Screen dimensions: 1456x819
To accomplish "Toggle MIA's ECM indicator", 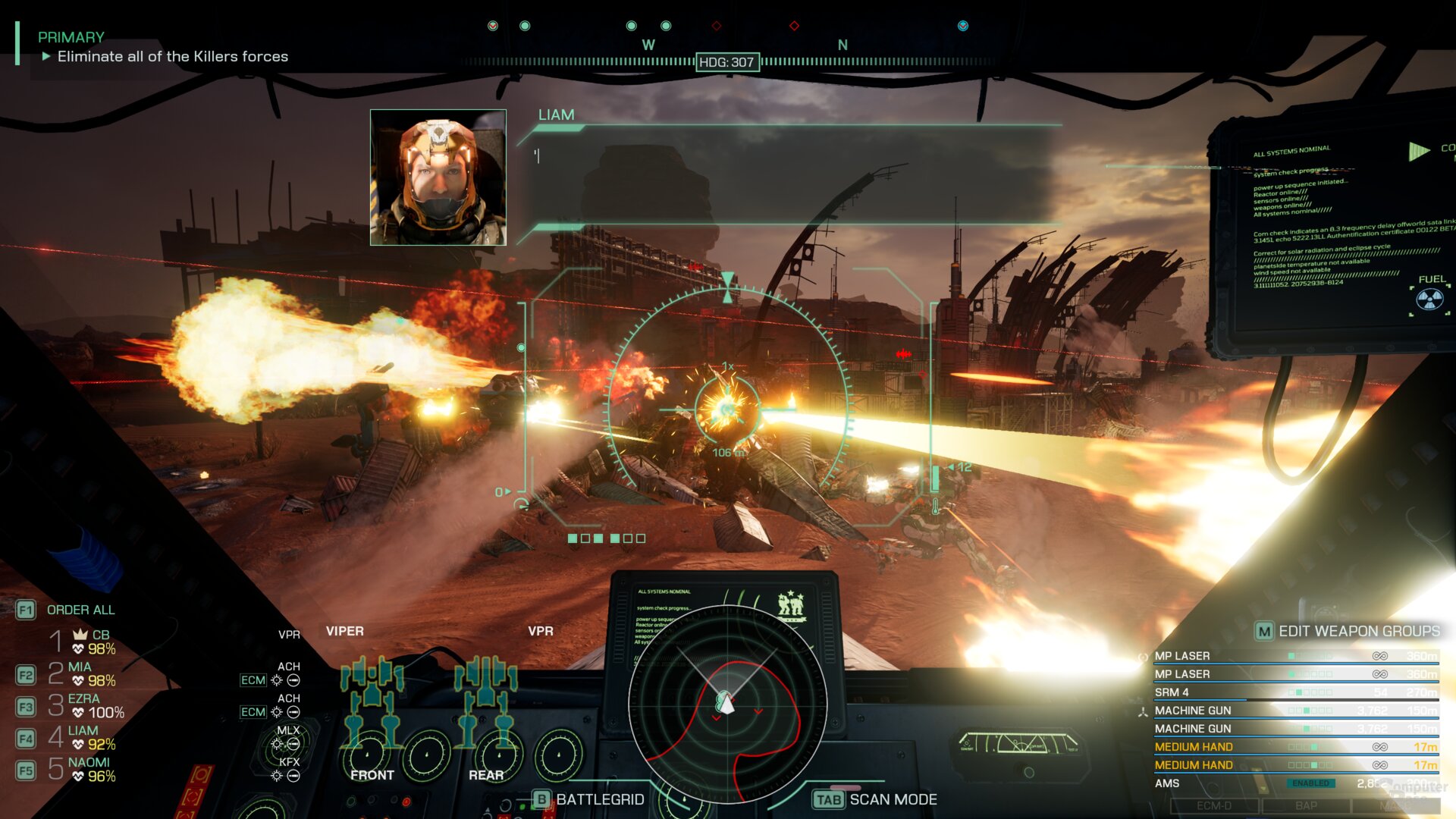I will tap(253, 680).
